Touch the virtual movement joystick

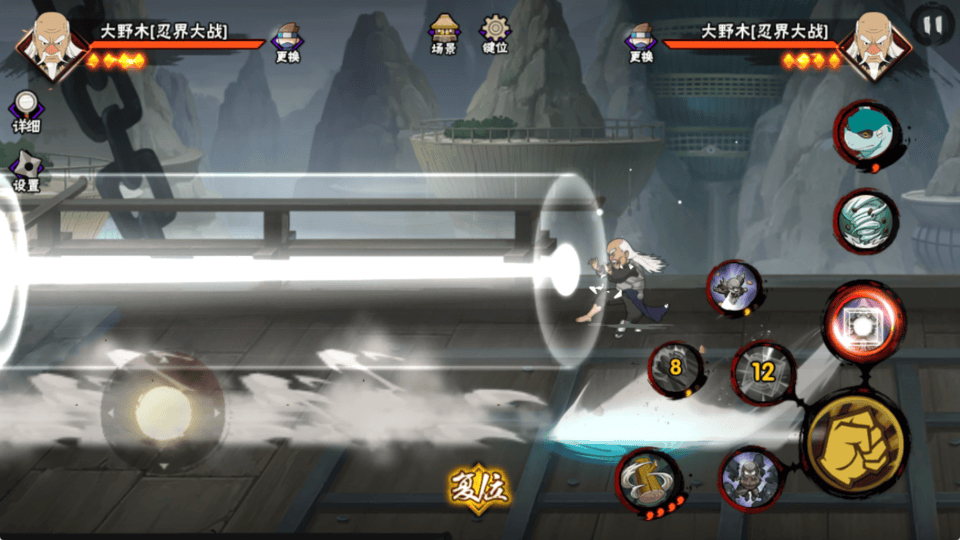coord(162,410)
